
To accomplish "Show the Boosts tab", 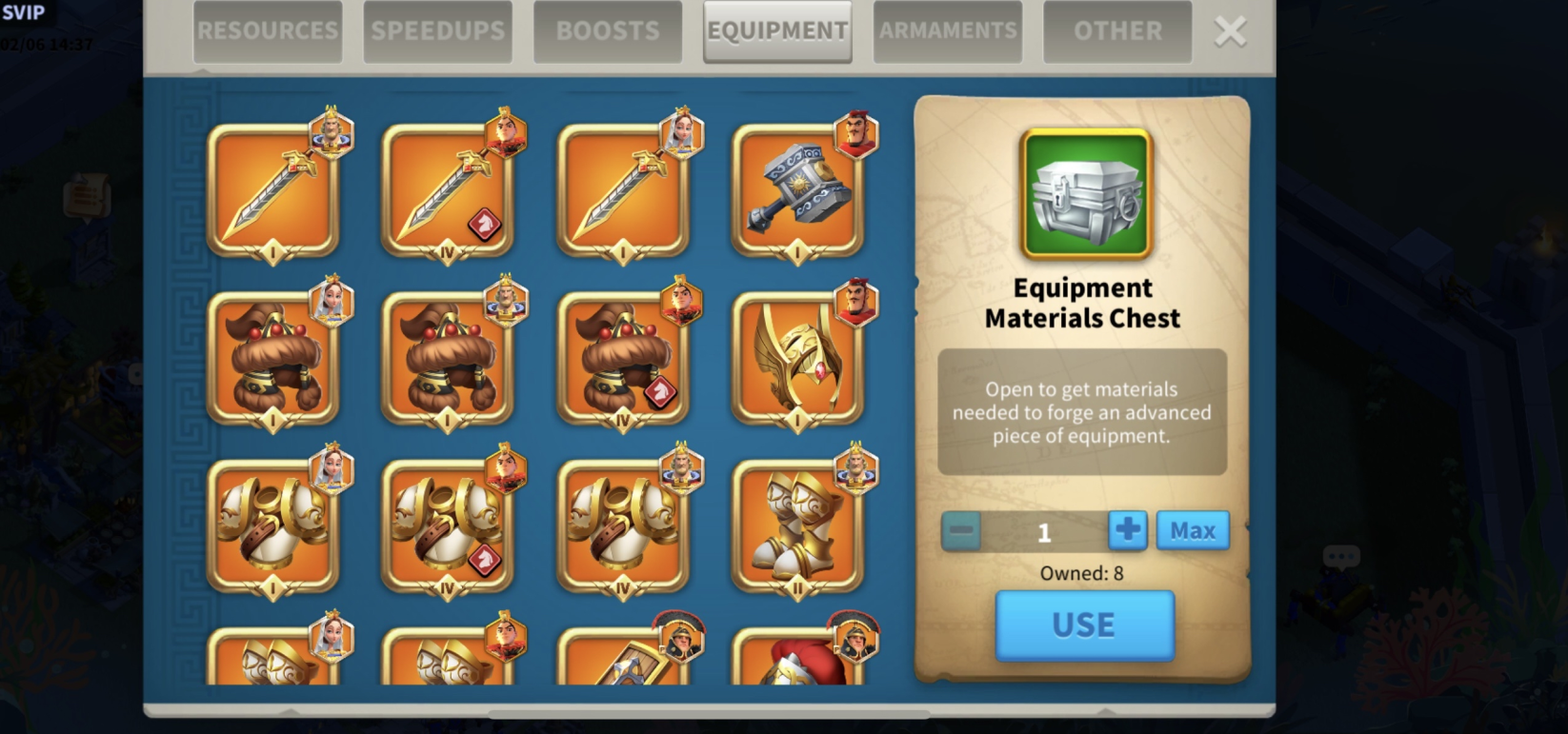I will coord(608,31).
